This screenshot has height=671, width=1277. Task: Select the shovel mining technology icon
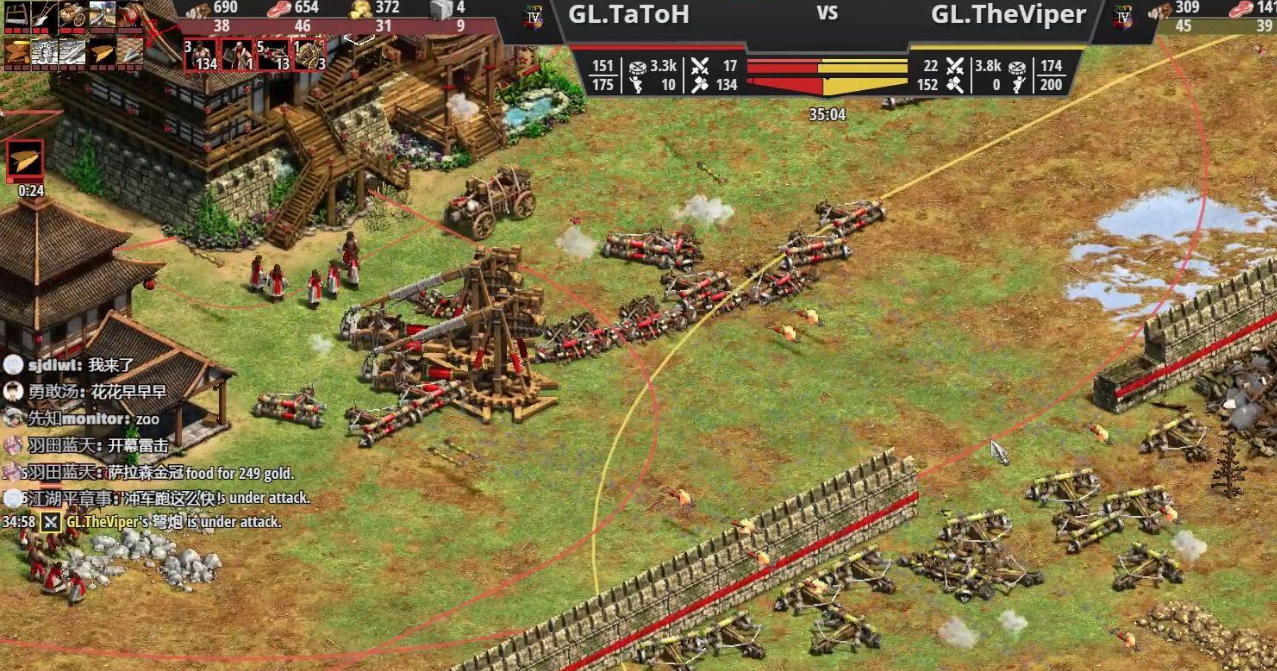[x=45, y=17]
